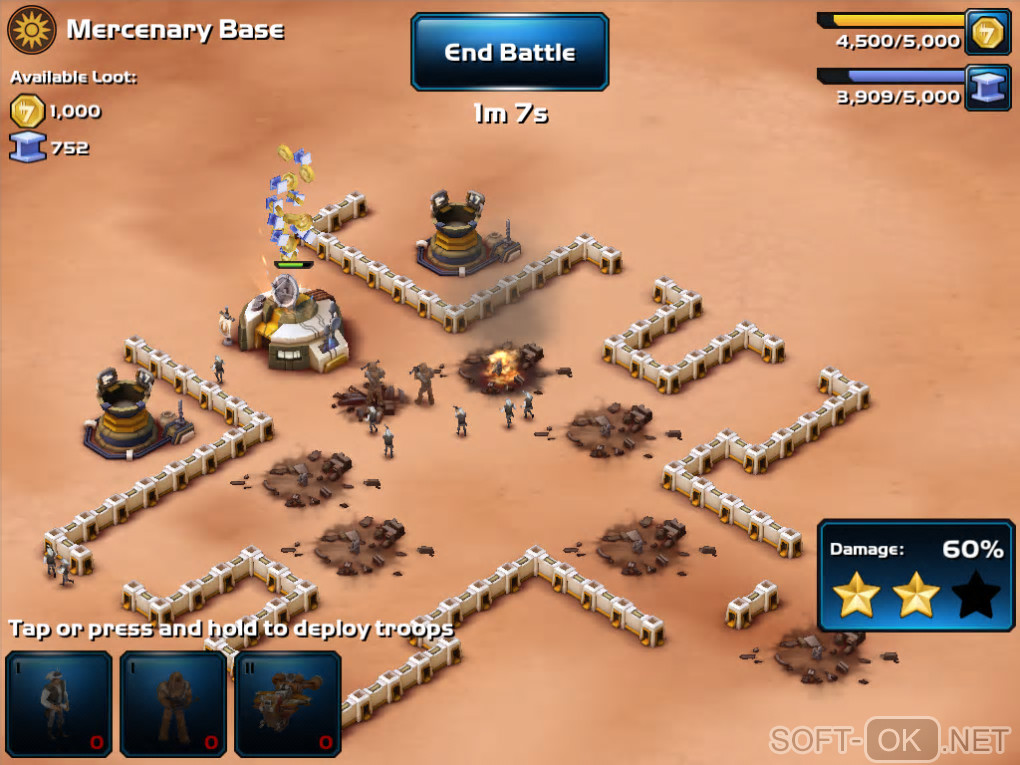The height and width of the screenshot is (765, 1020).
Task: Tap the gold credits icon by 4,500/5,000
Action: (x=987, y=33)
